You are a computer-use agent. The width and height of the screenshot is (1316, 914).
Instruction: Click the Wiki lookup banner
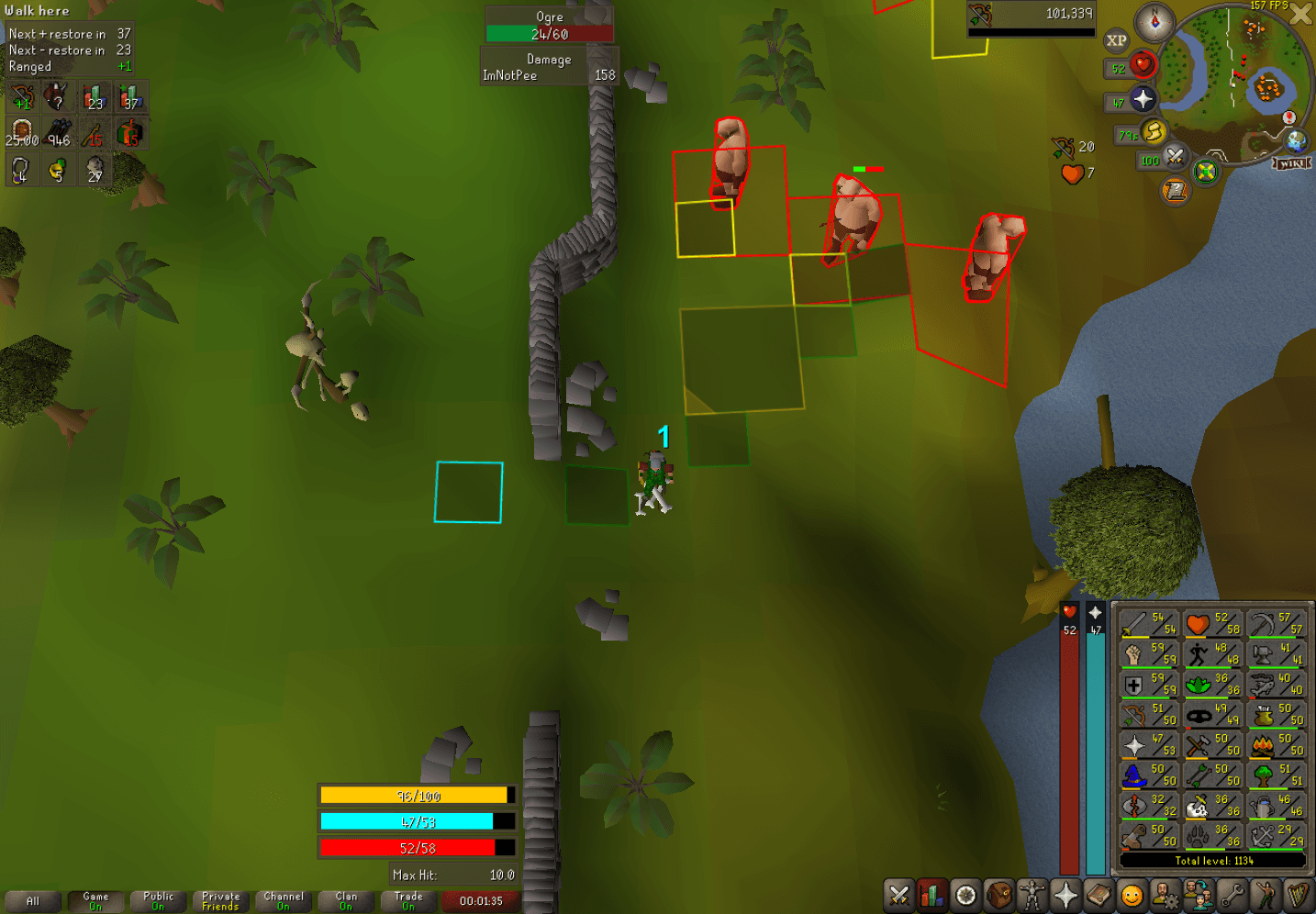tap(1291, 163)
